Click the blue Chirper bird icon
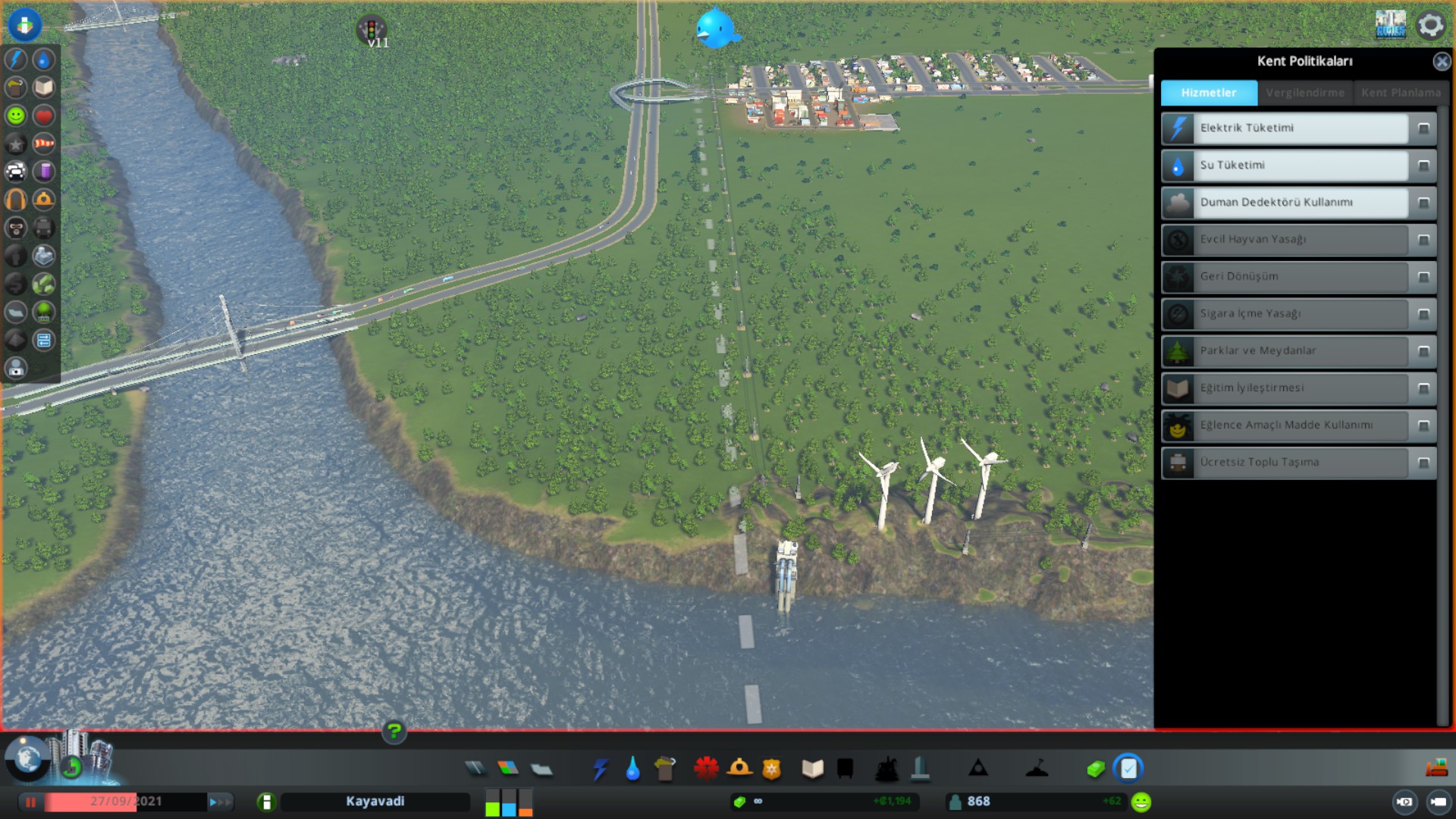The height and width of the screenshot is (819, 1456). pos(717,29)
